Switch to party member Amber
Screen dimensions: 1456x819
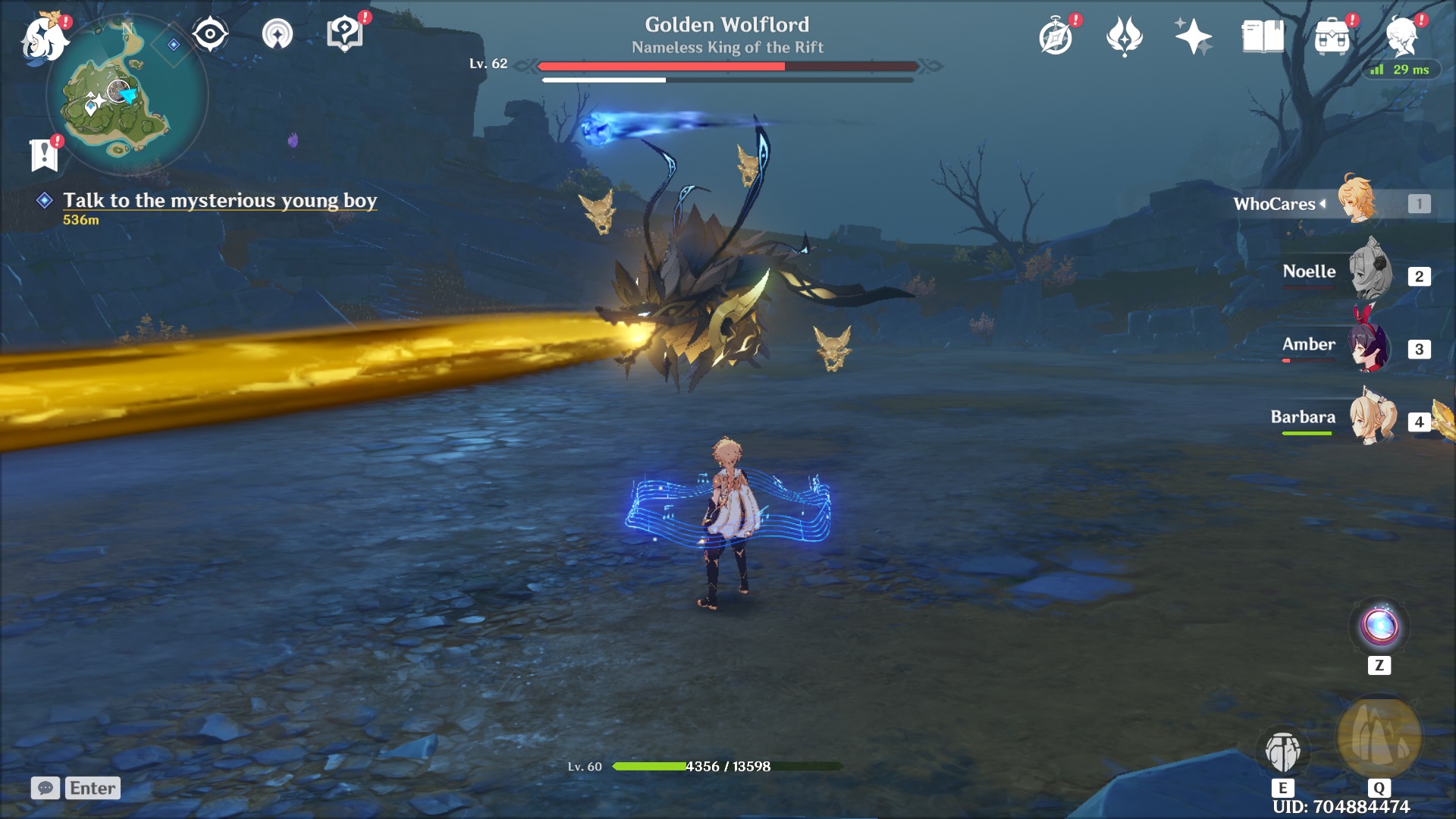coord(1370,347)
